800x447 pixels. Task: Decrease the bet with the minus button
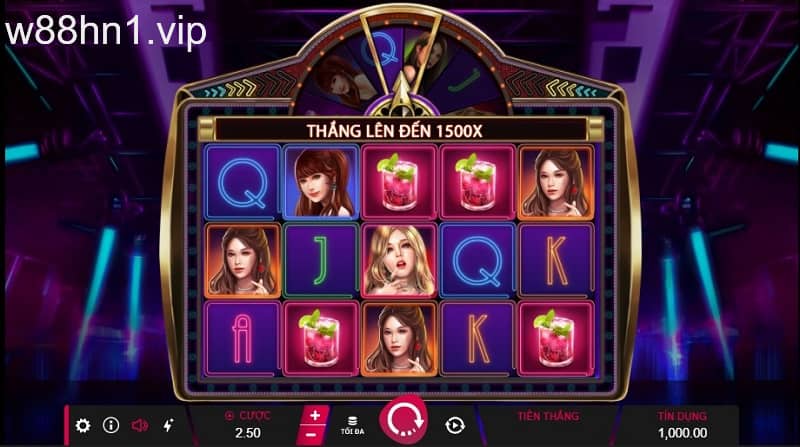315,435
